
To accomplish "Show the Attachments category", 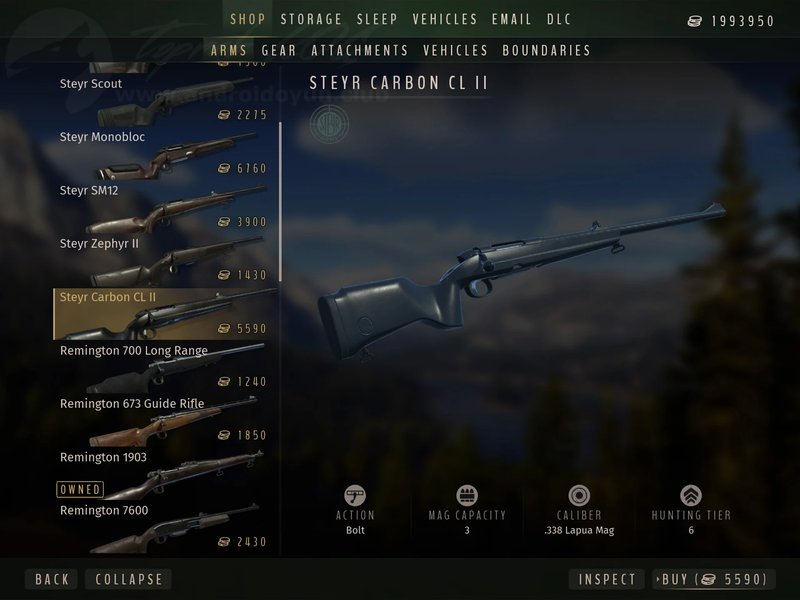I will [x=360, y=50].
